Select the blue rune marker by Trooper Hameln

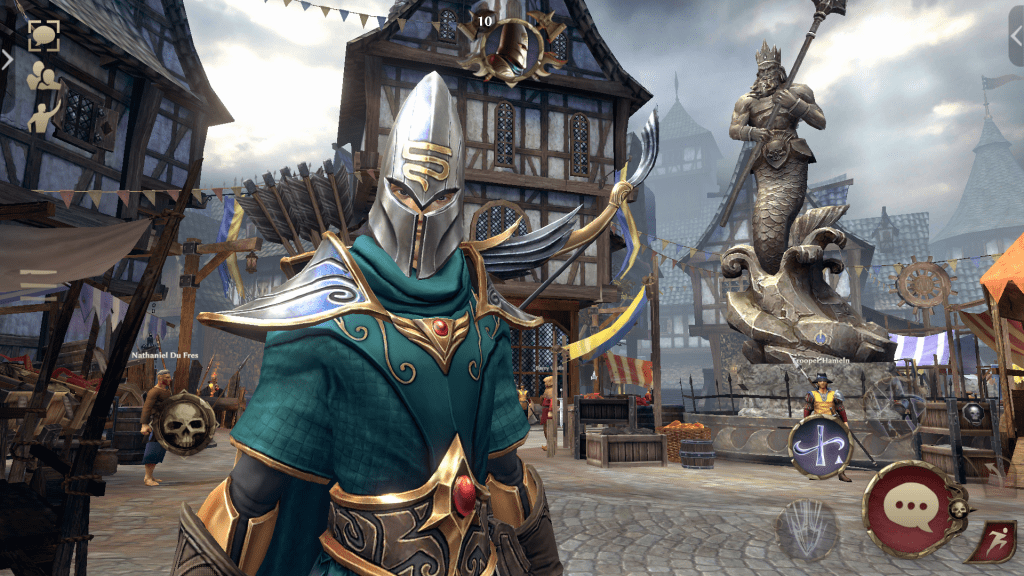(x=820, y=445)
